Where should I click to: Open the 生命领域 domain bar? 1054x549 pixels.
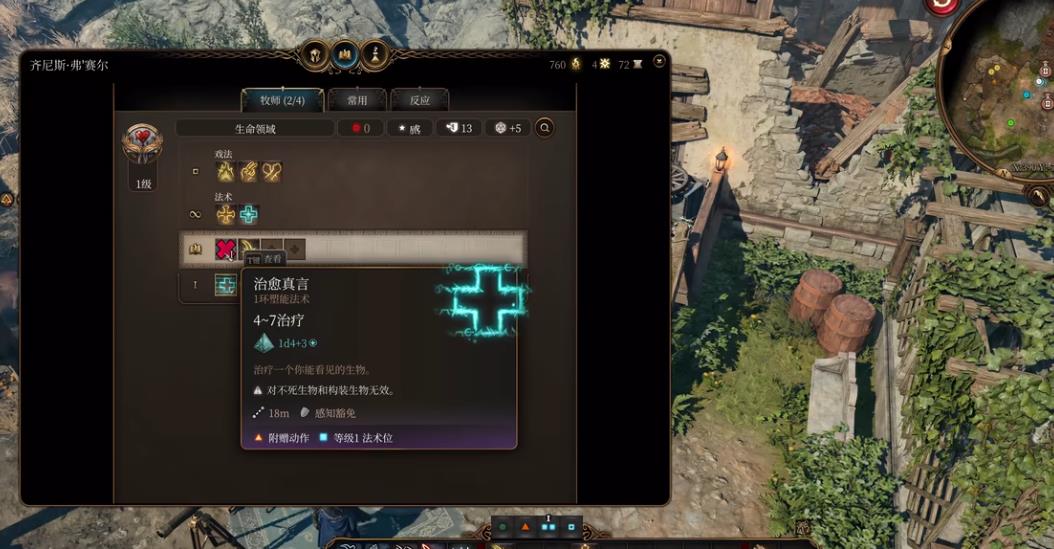255,128
